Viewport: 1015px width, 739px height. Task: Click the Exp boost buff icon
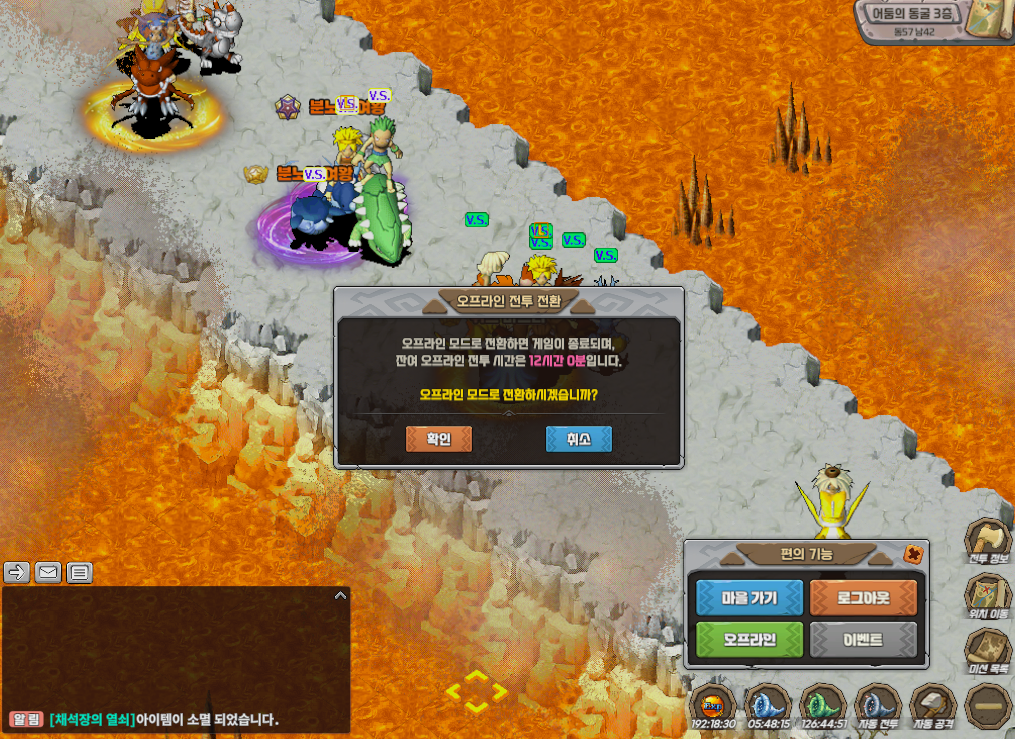(714, 704)
